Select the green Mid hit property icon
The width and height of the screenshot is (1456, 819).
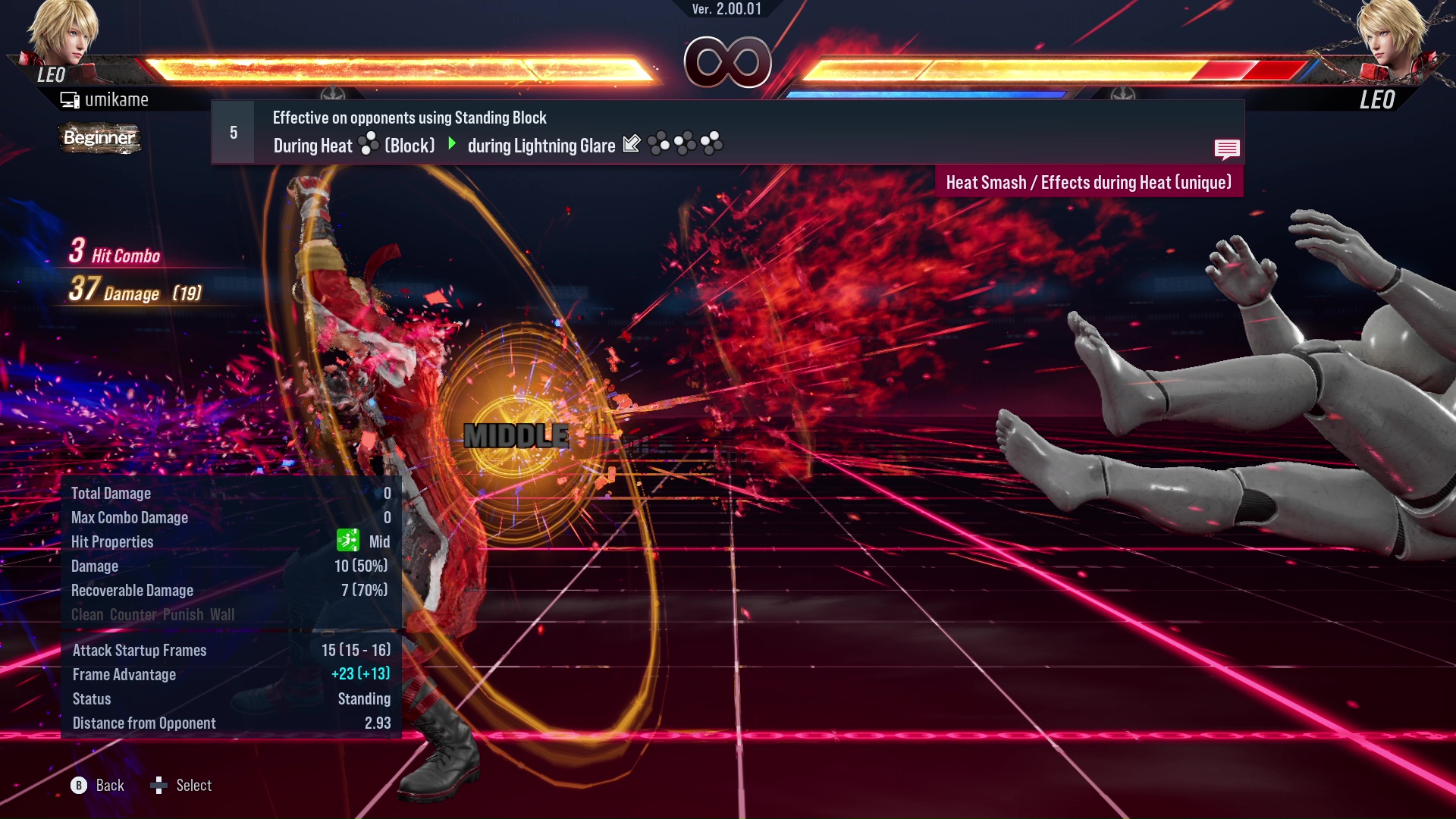click(x=347, y=541)
